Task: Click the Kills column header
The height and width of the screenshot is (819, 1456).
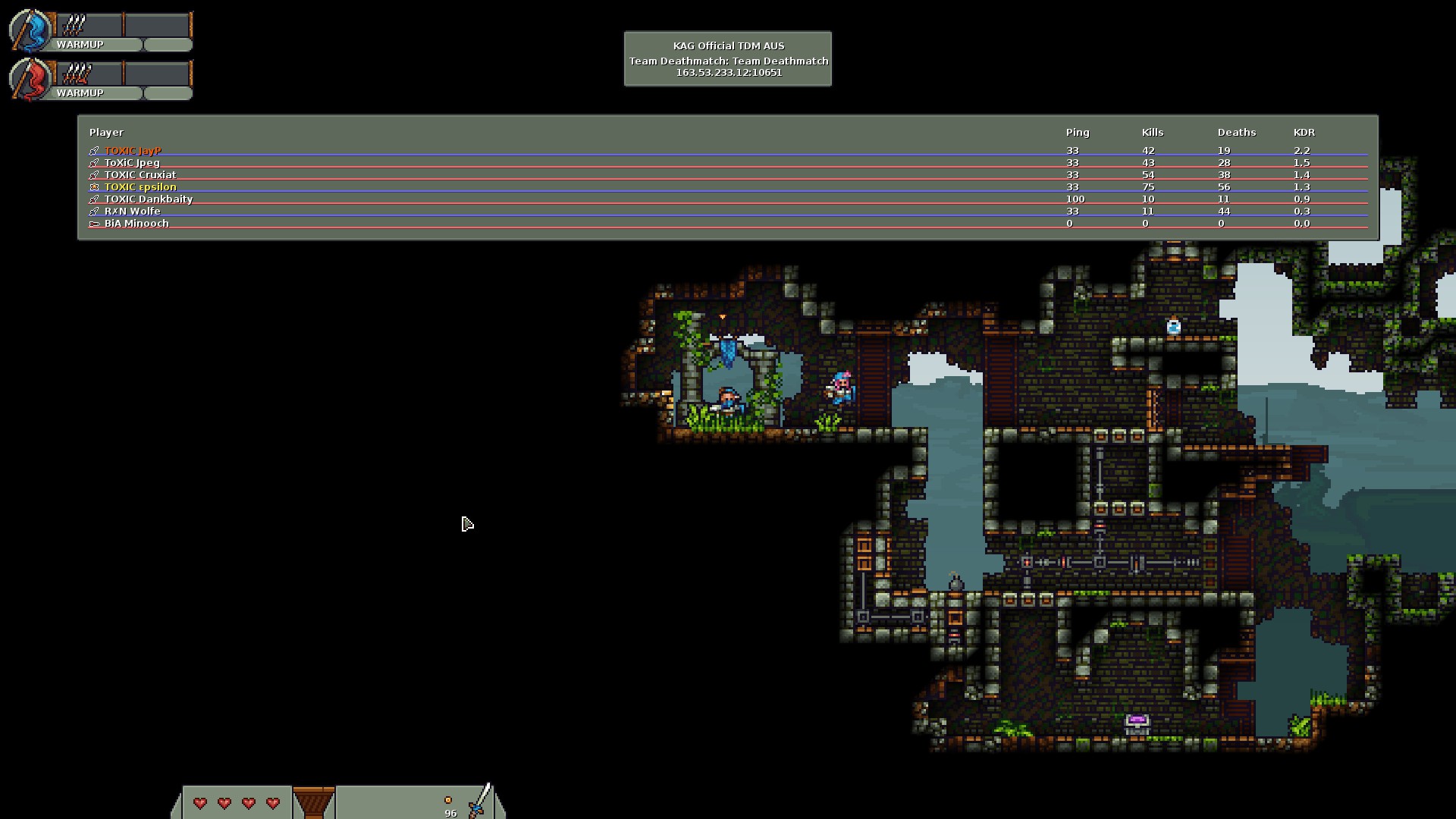Action: (1152, 132)
